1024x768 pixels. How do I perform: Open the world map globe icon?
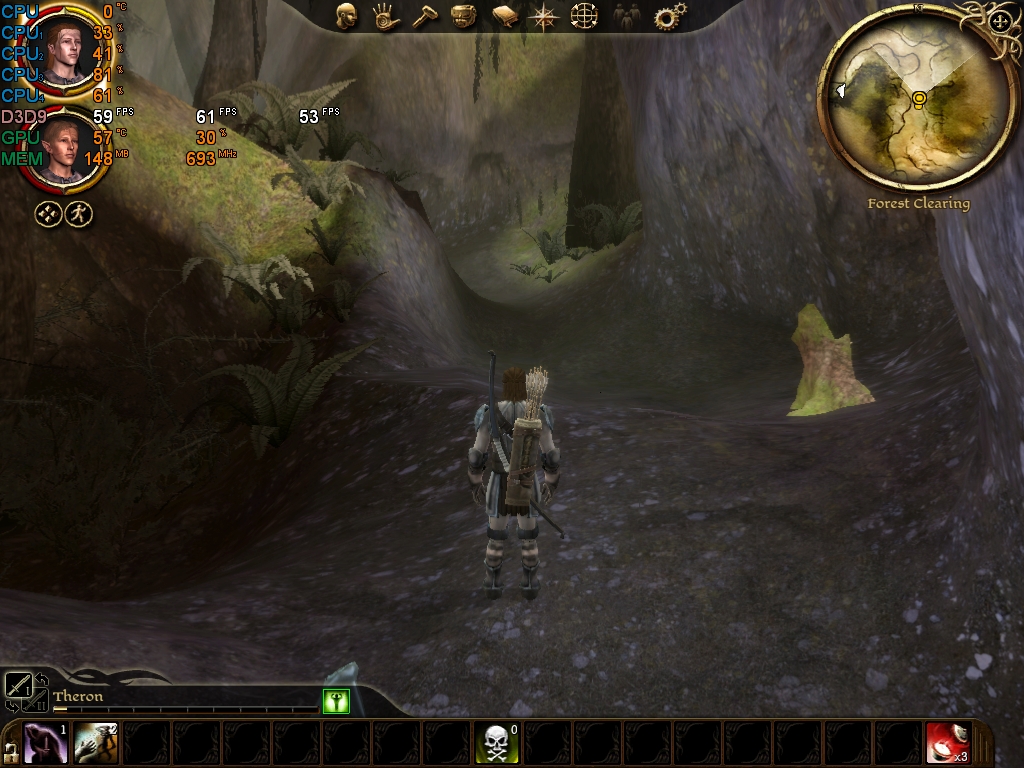[584, 16]
